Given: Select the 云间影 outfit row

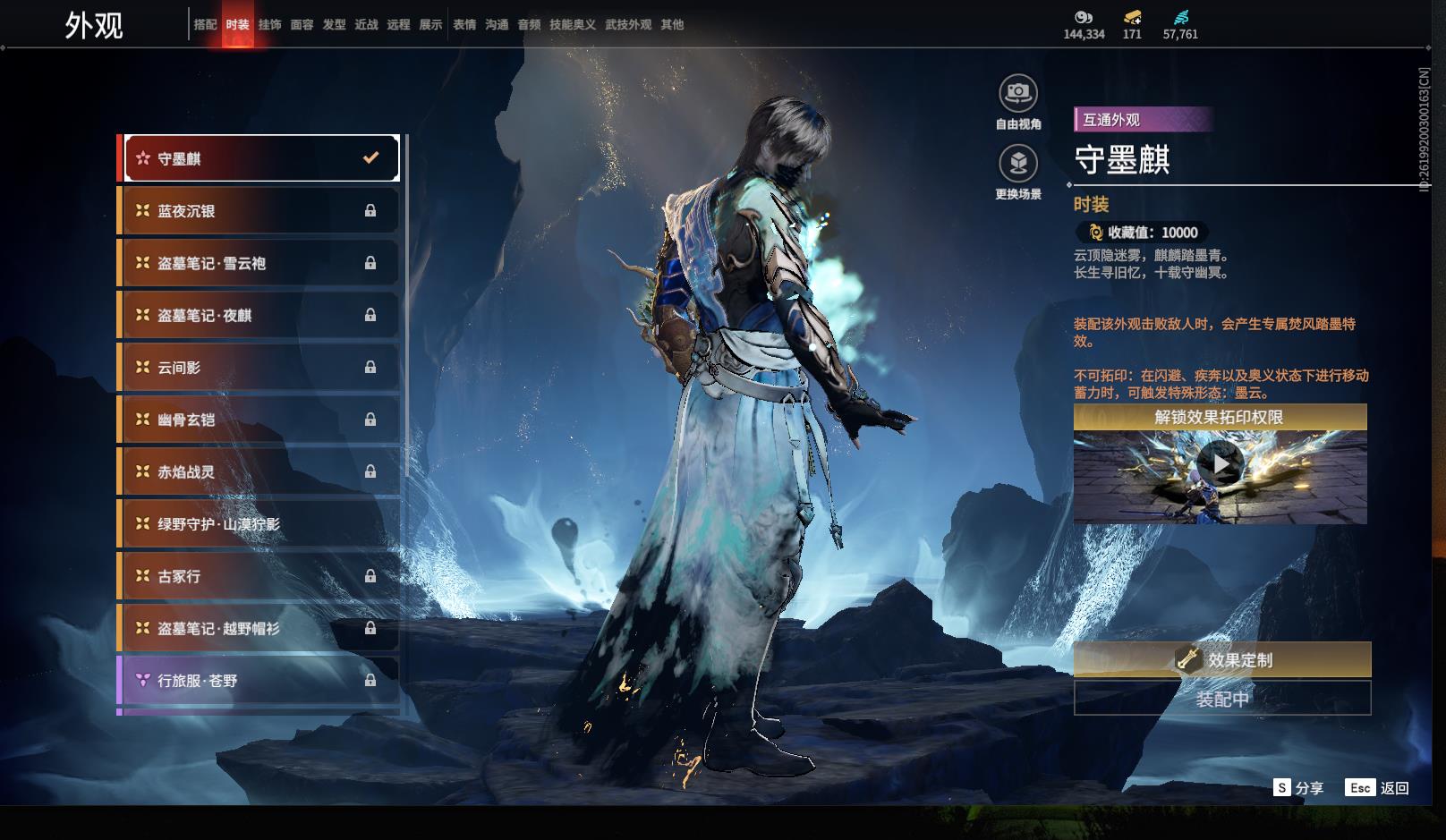Looking at the screenshot, I should [259, 368].
